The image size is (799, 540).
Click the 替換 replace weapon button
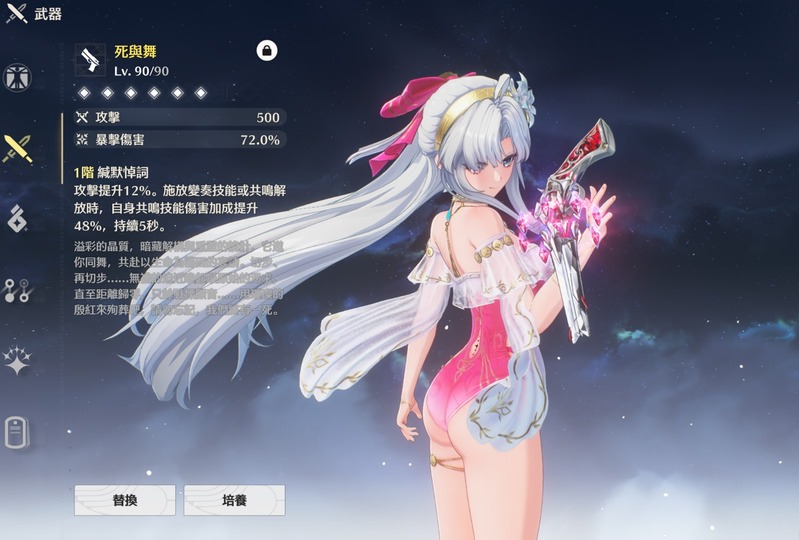tap(125, 500)
